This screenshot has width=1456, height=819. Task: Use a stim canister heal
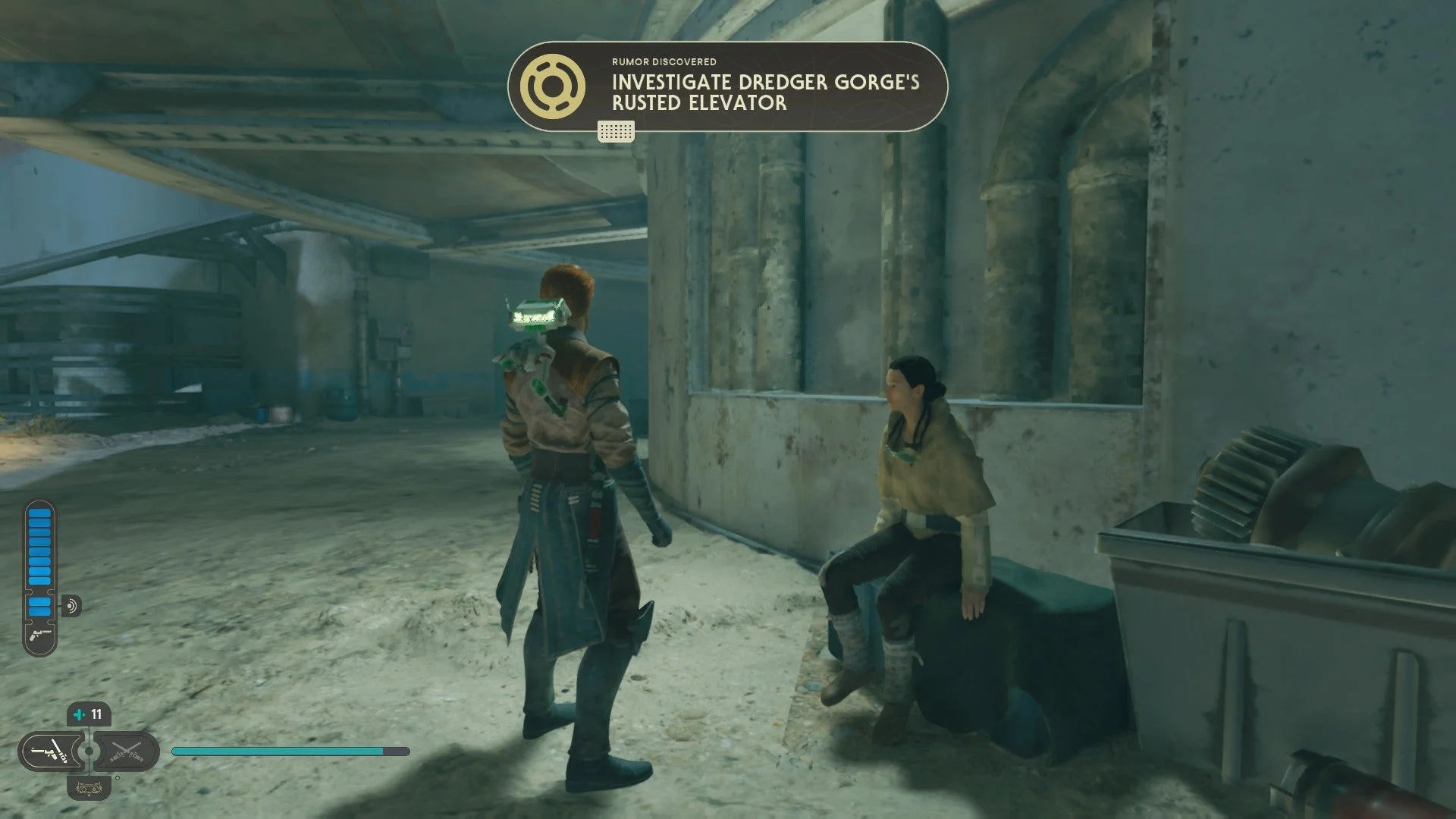[x=89, y=714]
